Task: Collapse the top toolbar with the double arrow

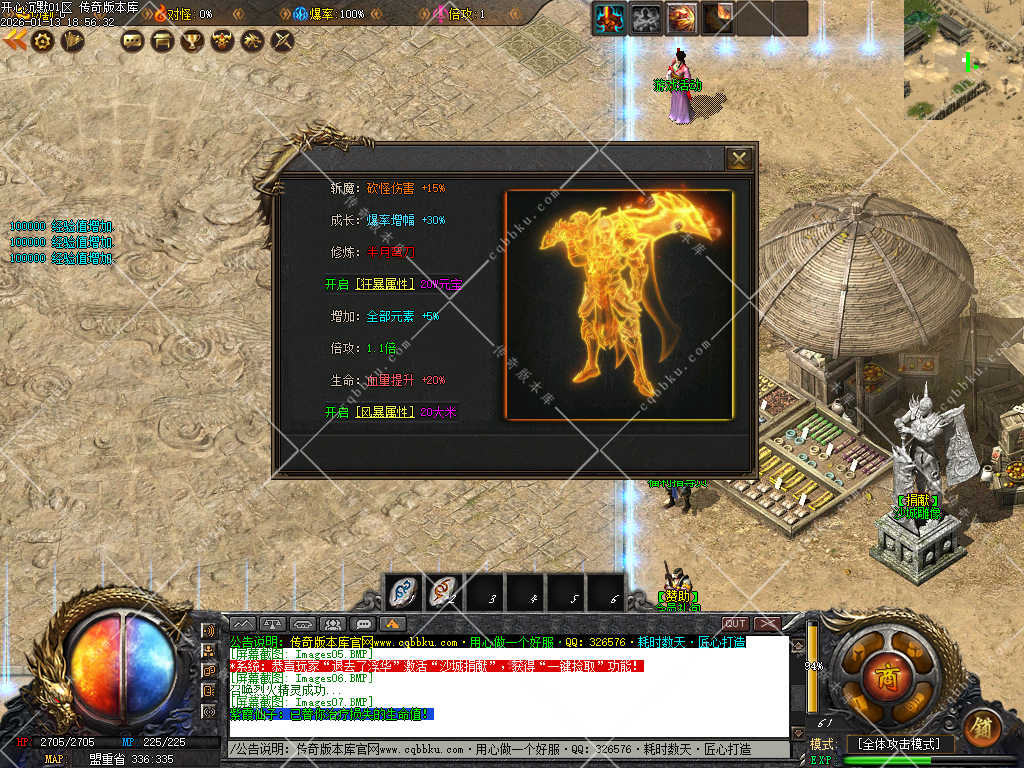Action: (14, 40)
